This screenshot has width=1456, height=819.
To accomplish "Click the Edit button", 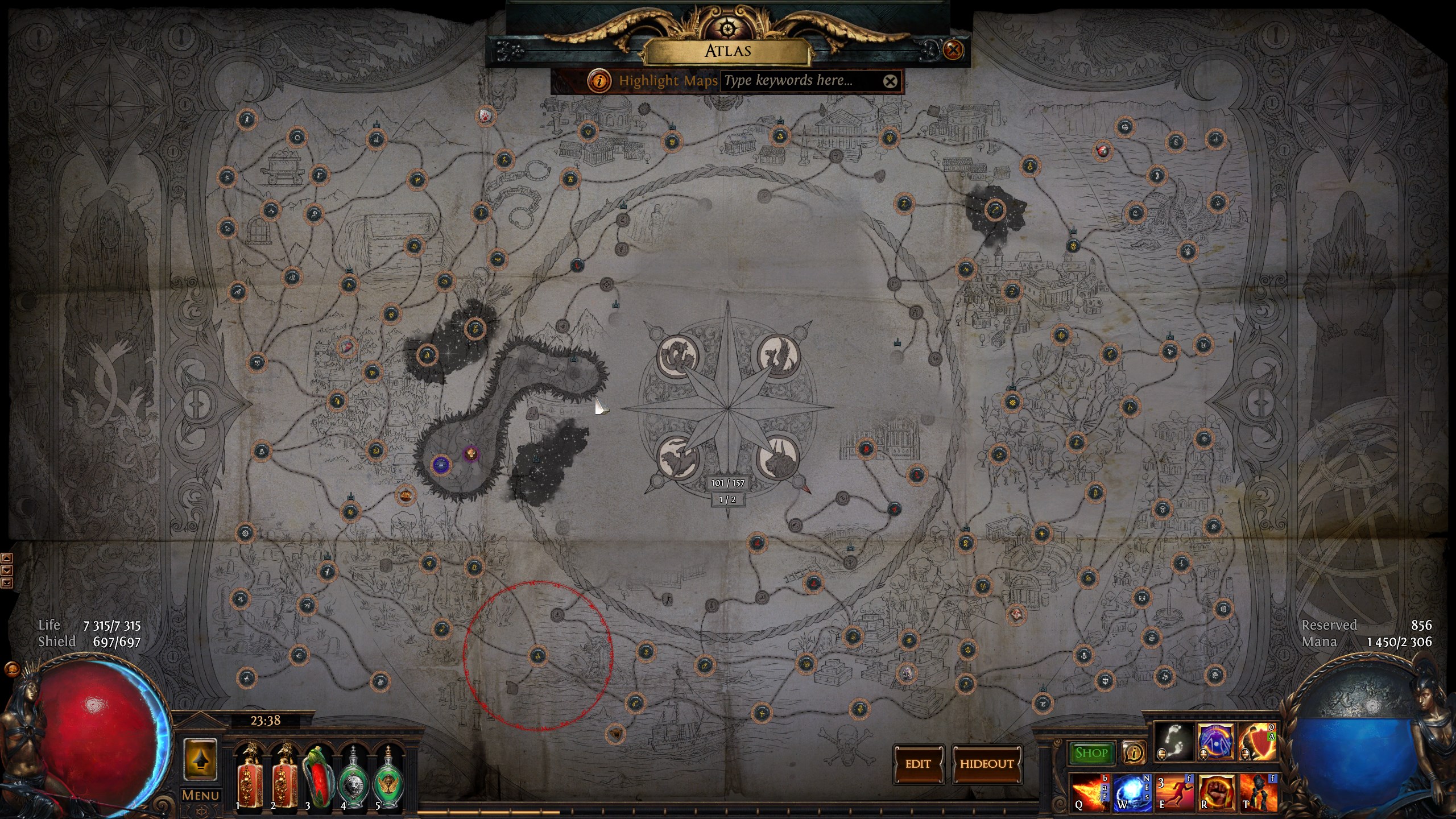I will tap(918, 764).
